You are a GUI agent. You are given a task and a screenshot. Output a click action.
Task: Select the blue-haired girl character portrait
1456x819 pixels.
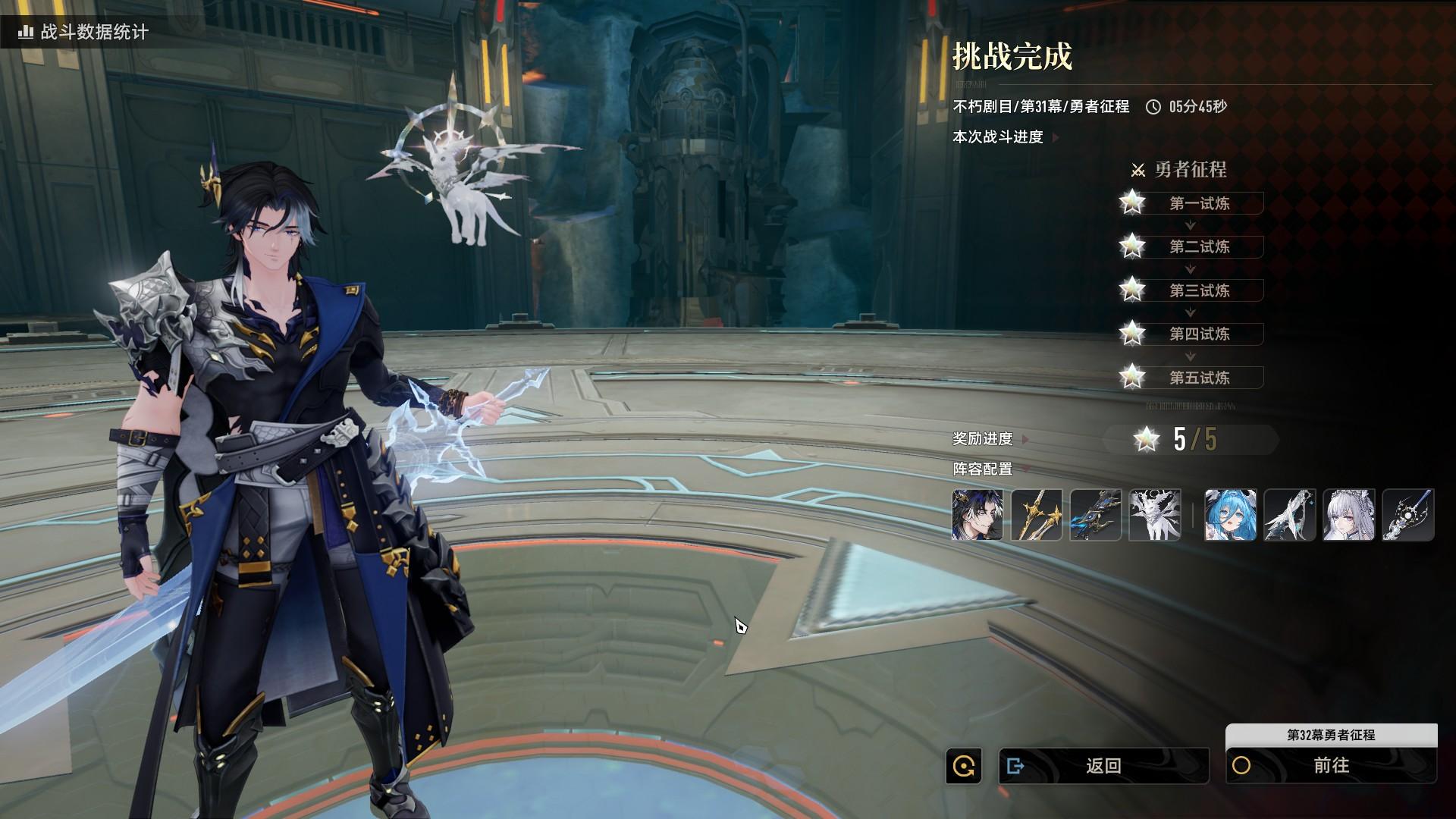[x=1230, y=515]
